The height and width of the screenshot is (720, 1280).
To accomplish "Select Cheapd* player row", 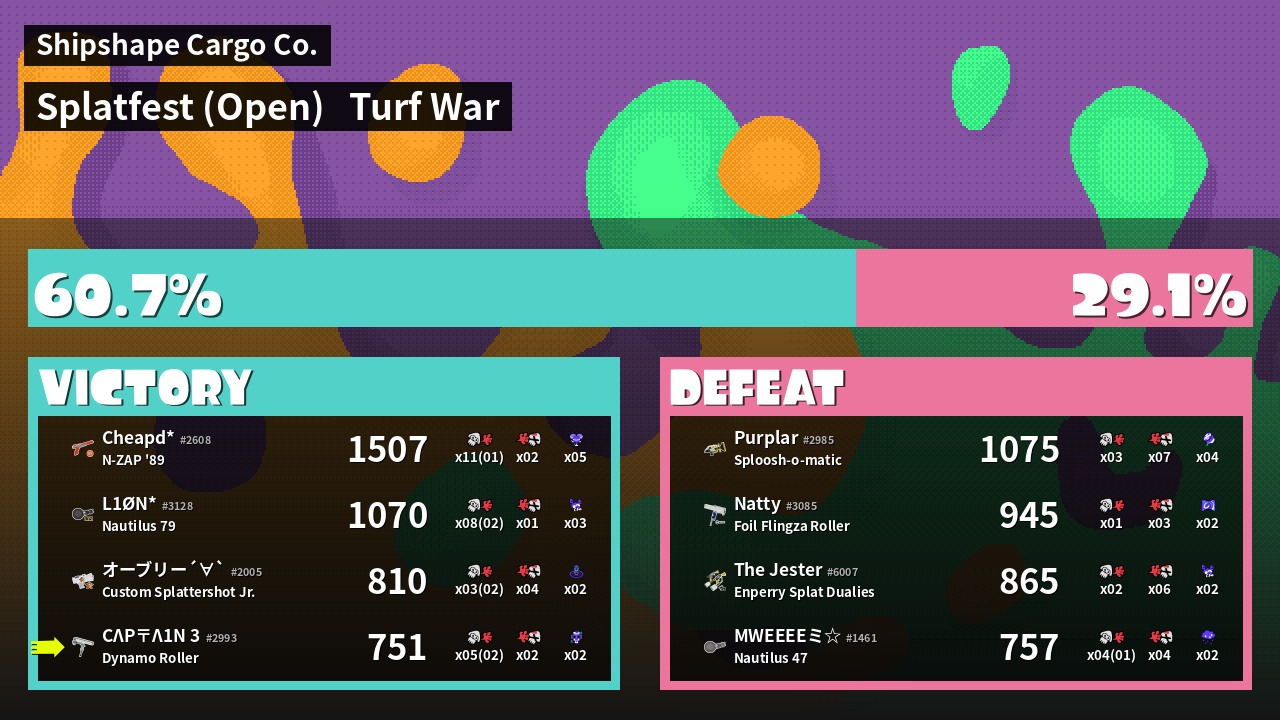I will click(x=324, y=449).
